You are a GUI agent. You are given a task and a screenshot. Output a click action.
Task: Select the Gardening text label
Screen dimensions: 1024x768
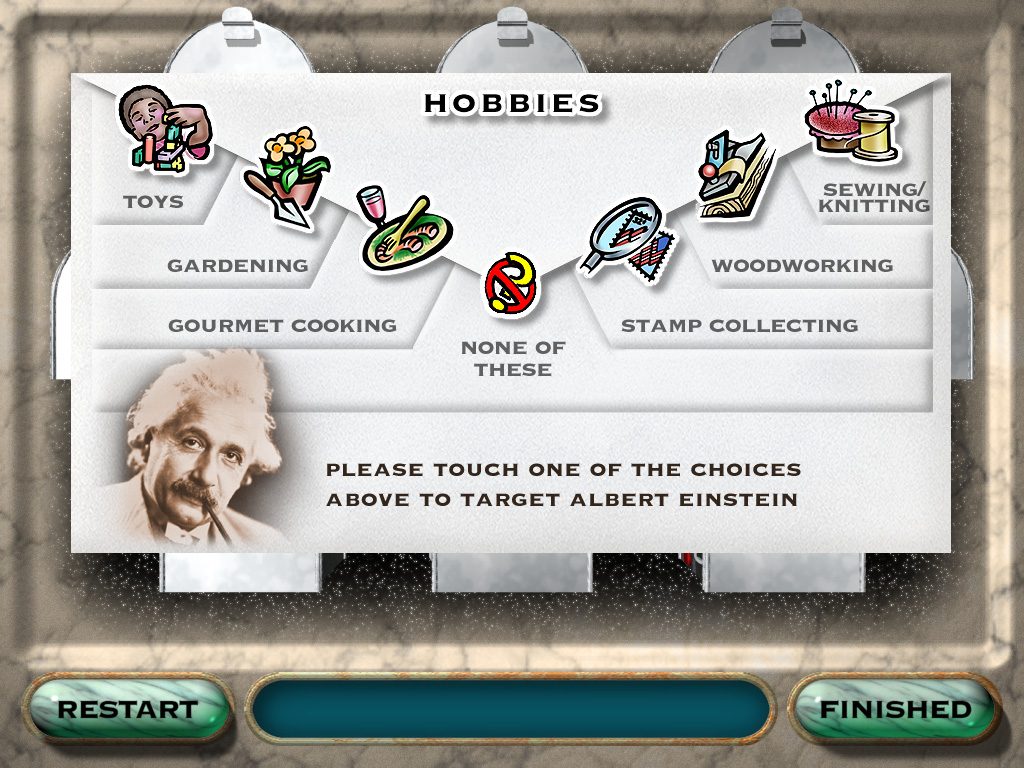coord(238,266)
